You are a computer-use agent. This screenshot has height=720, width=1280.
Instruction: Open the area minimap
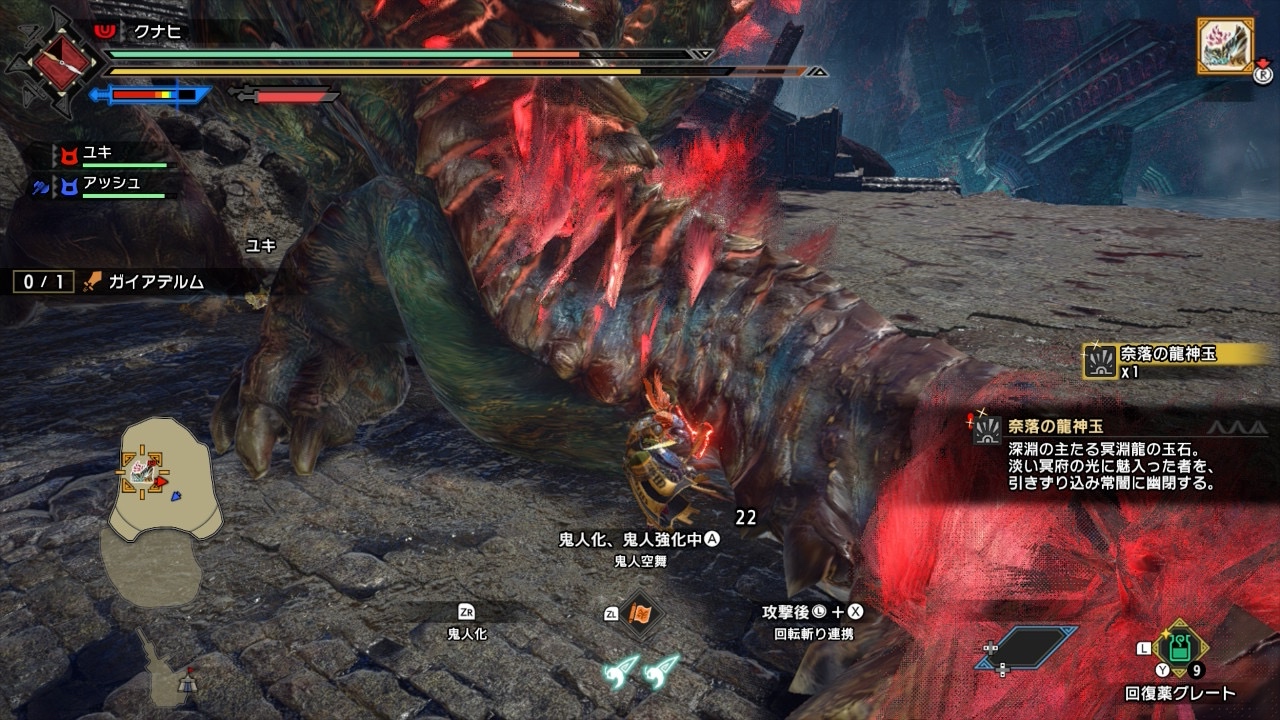[165, 482]
